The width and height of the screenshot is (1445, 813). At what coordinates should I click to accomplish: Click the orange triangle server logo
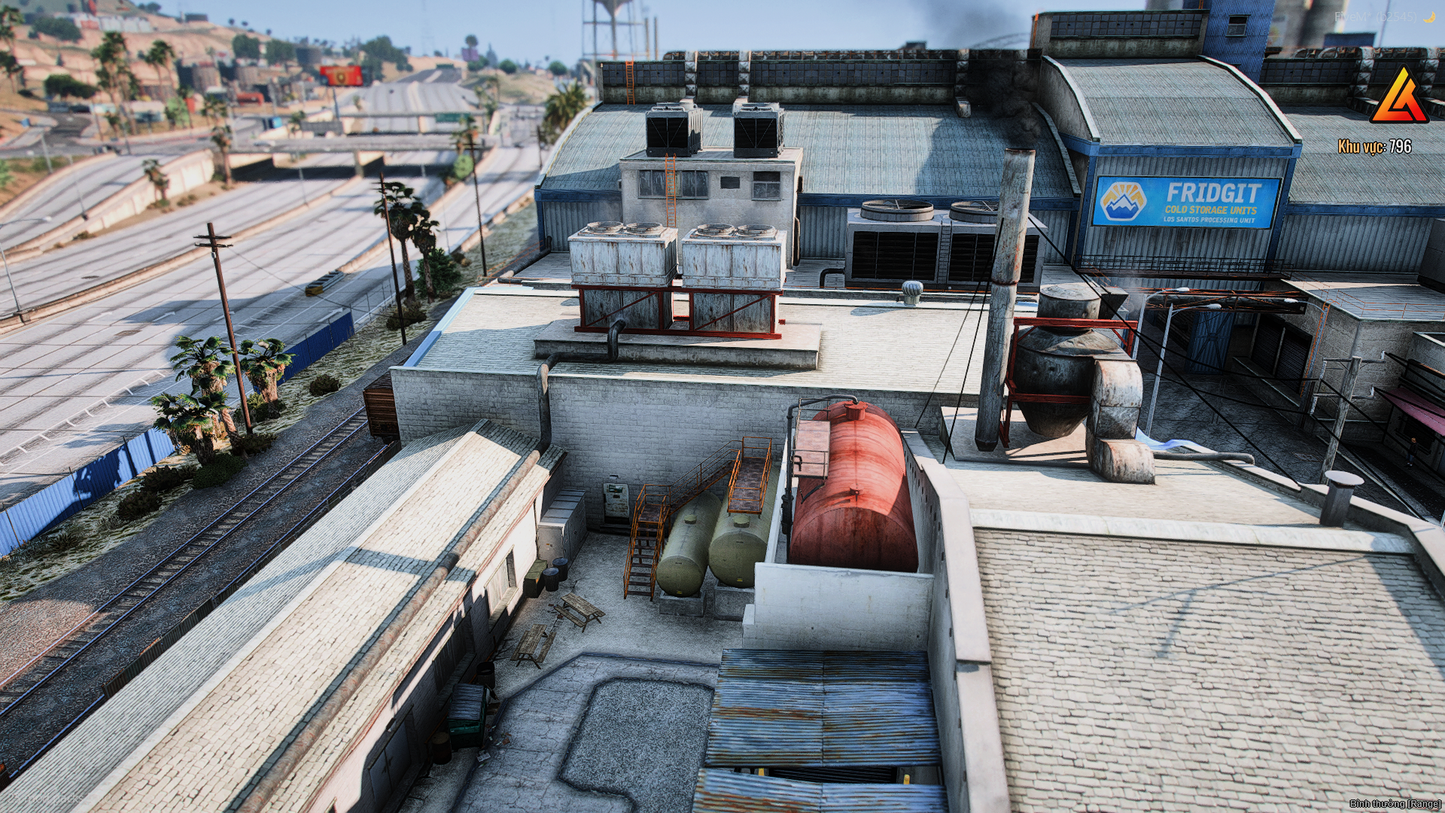pyautogui.click(x=1399, y=98)
